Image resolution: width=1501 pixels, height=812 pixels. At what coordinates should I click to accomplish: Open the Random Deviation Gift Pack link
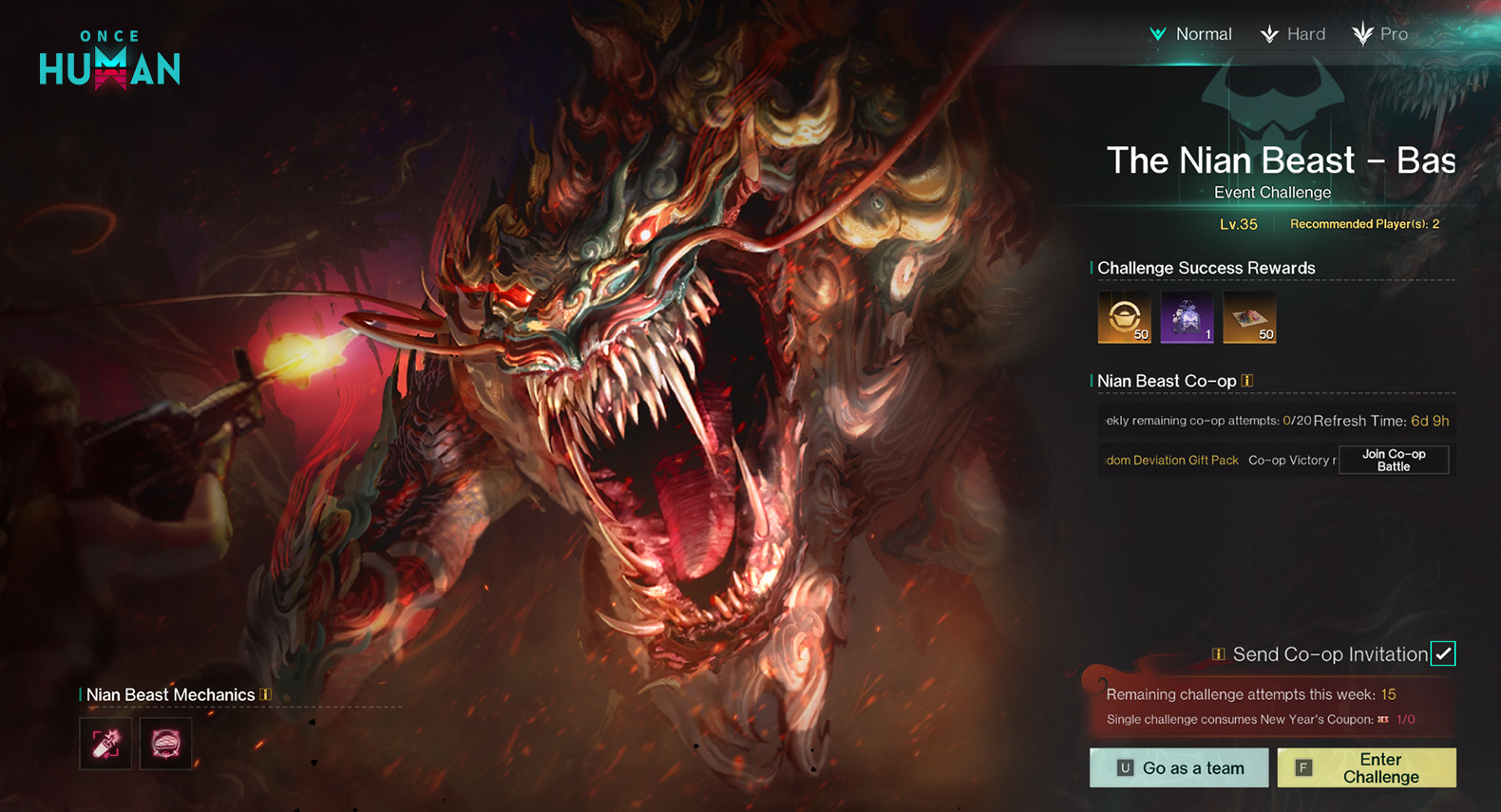[x=1171, y=460]
